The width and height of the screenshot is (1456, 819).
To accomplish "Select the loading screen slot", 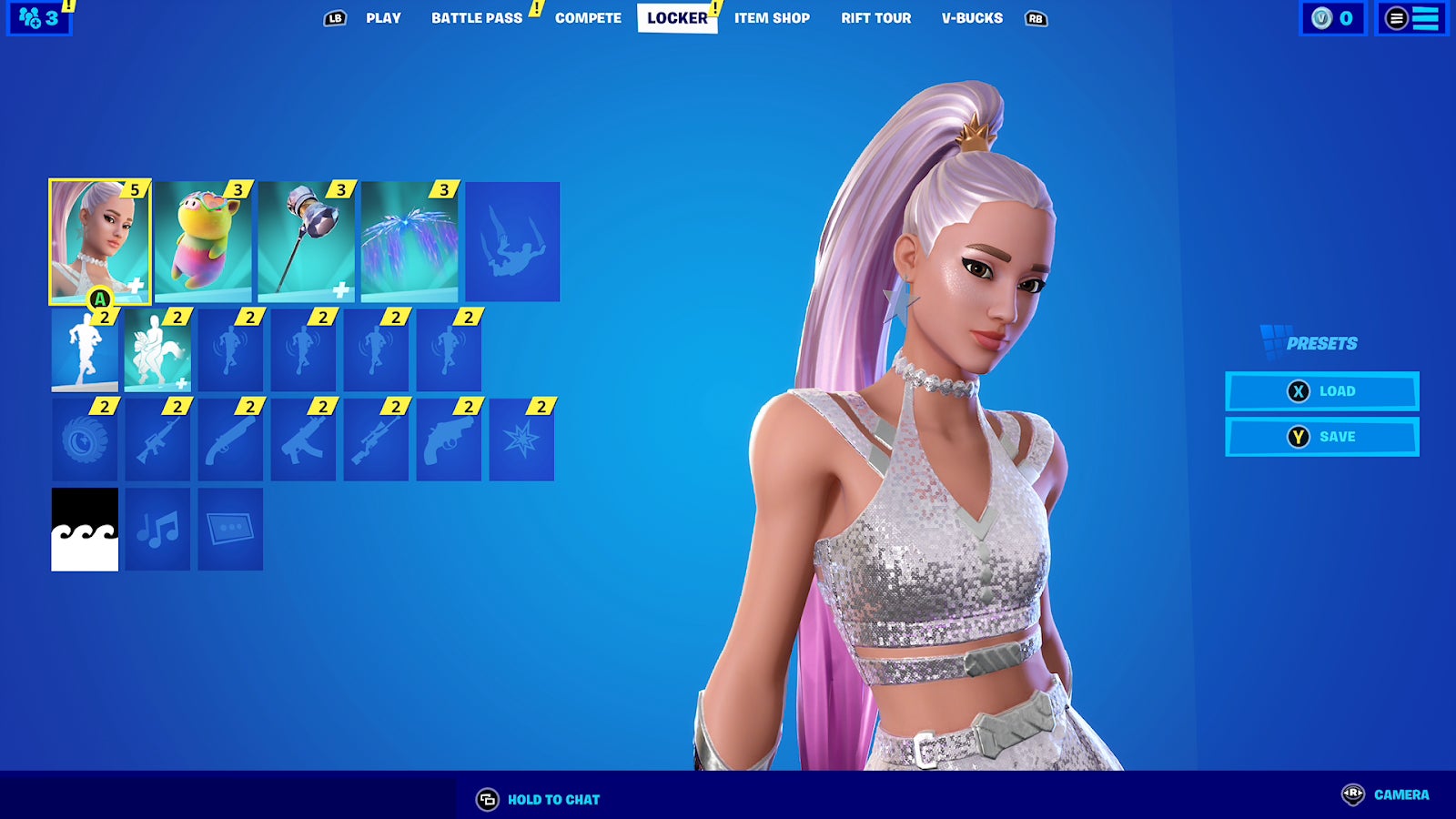I will (231, 528).
